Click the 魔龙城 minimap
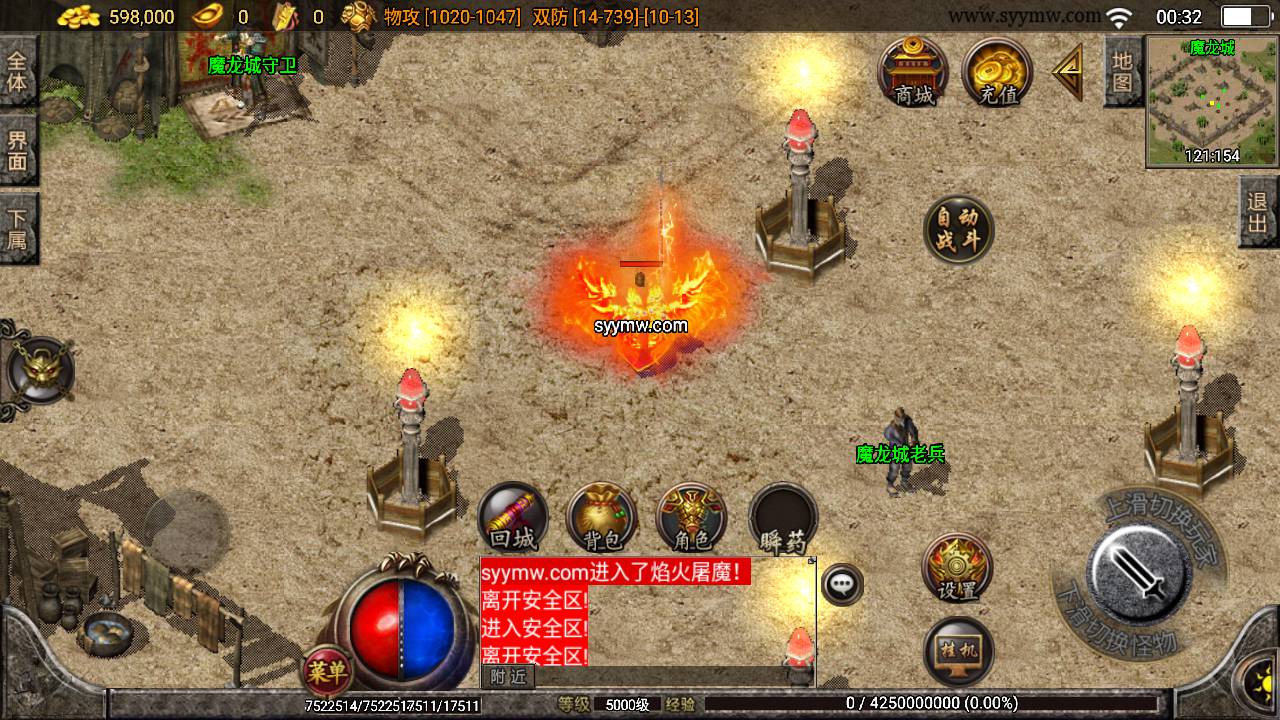Screen dimensions: 1280x720 [x=1211, y=100]
